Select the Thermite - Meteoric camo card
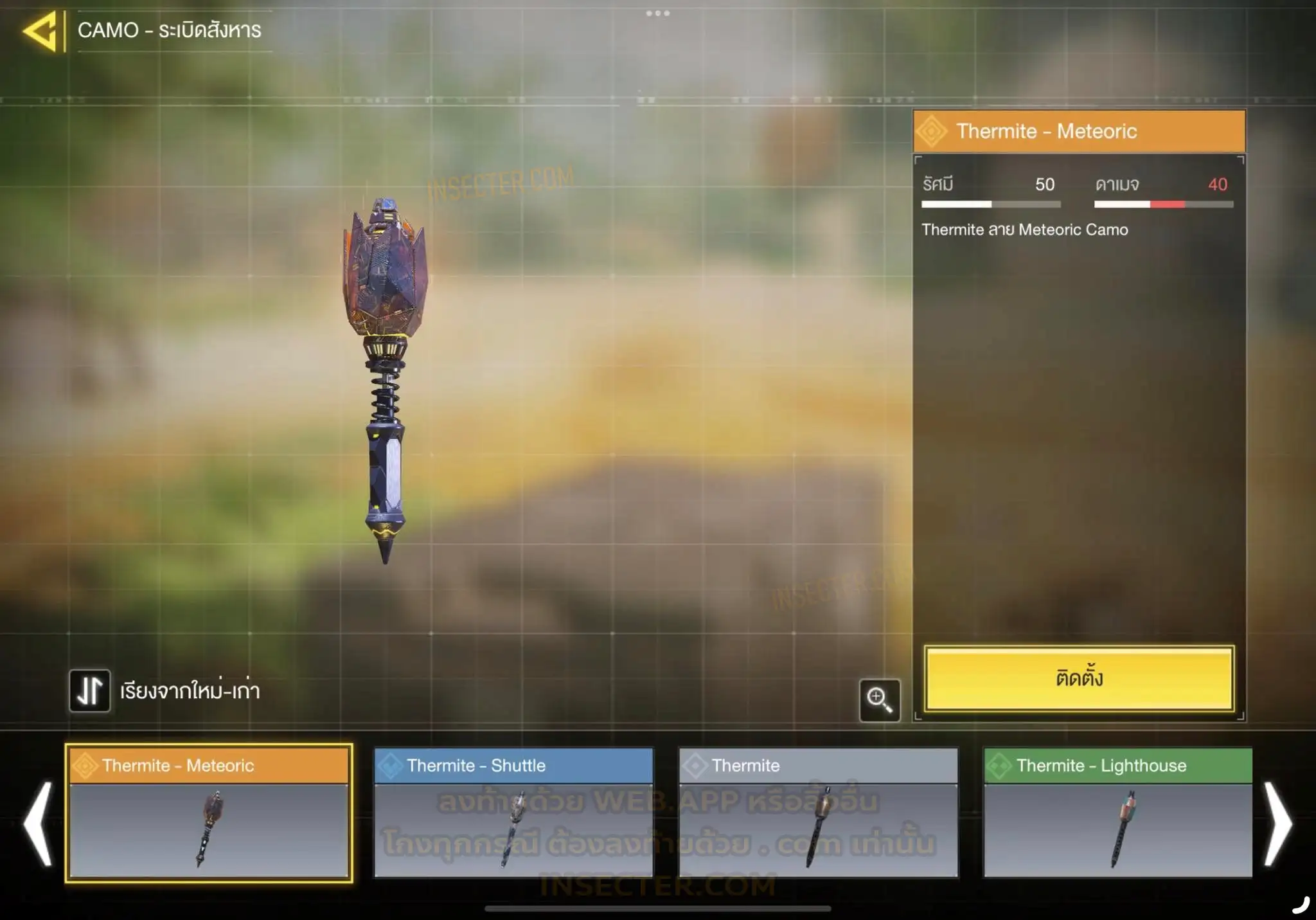This screenshot has width=1316, height=920. click(209, 813)
